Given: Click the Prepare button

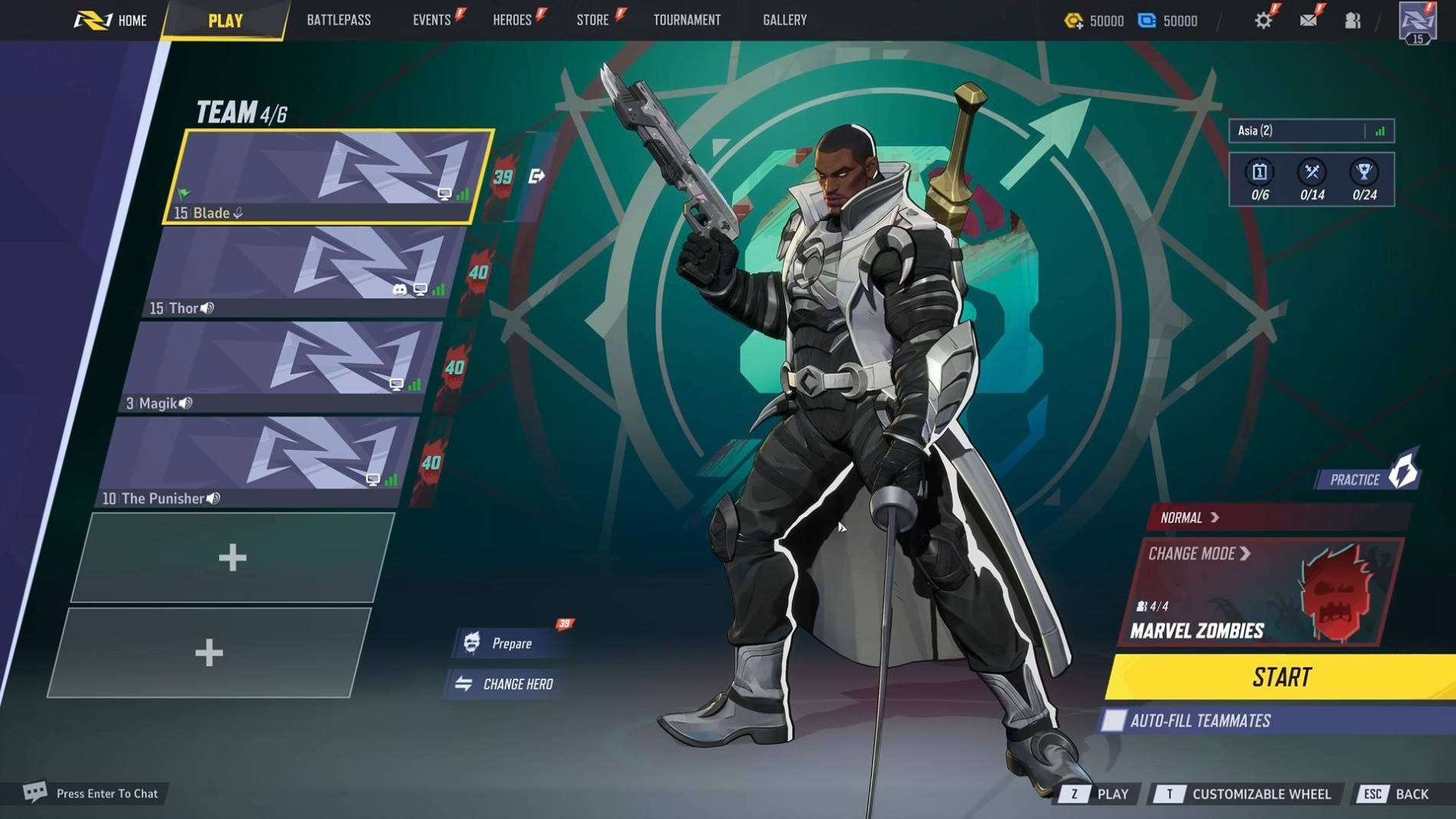Looking at the screenshot, I should tap(511, 644).
